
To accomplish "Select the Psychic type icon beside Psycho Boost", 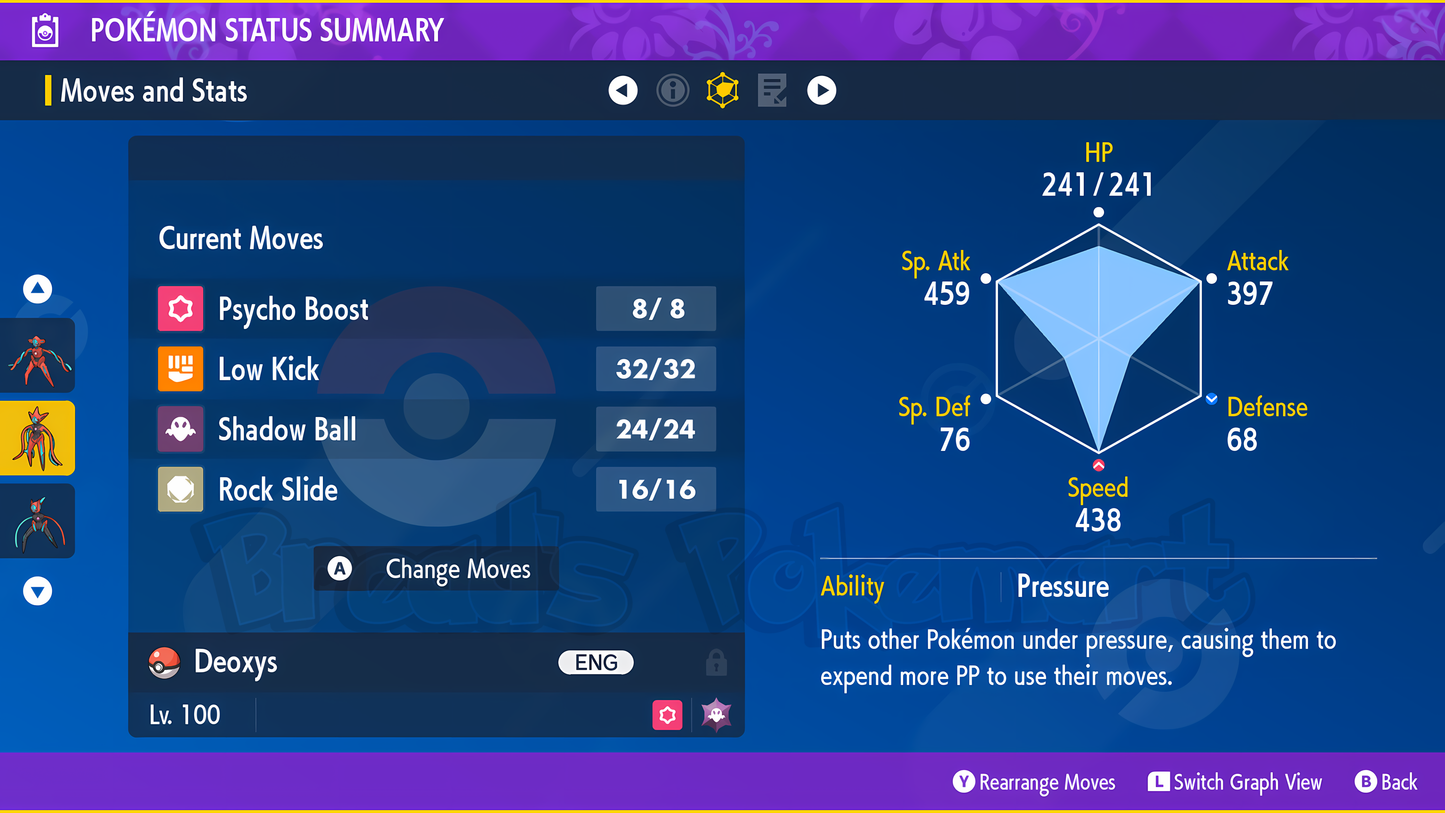I will 182,309.
